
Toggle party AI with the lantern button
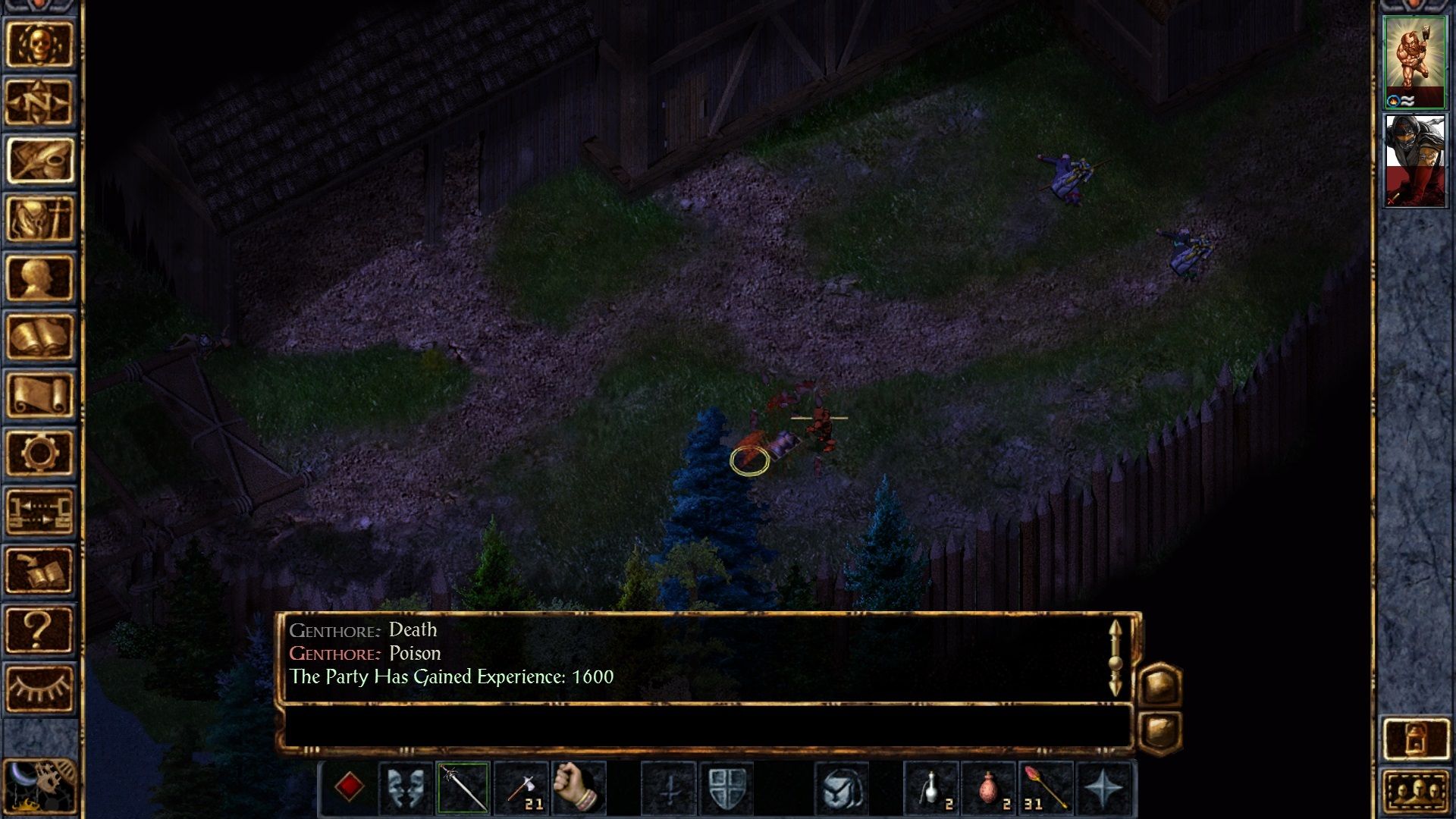tap(1414, 738)
